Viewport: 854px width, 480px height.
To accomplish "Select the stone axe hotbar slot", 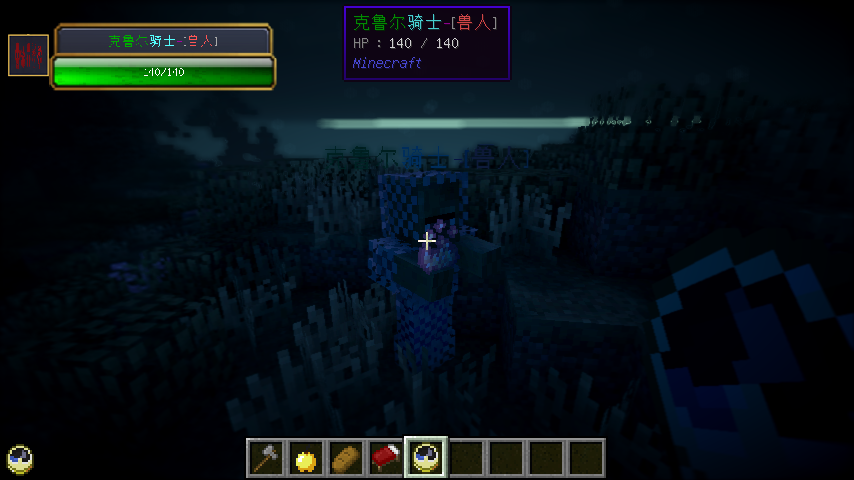I will point(266,458).
